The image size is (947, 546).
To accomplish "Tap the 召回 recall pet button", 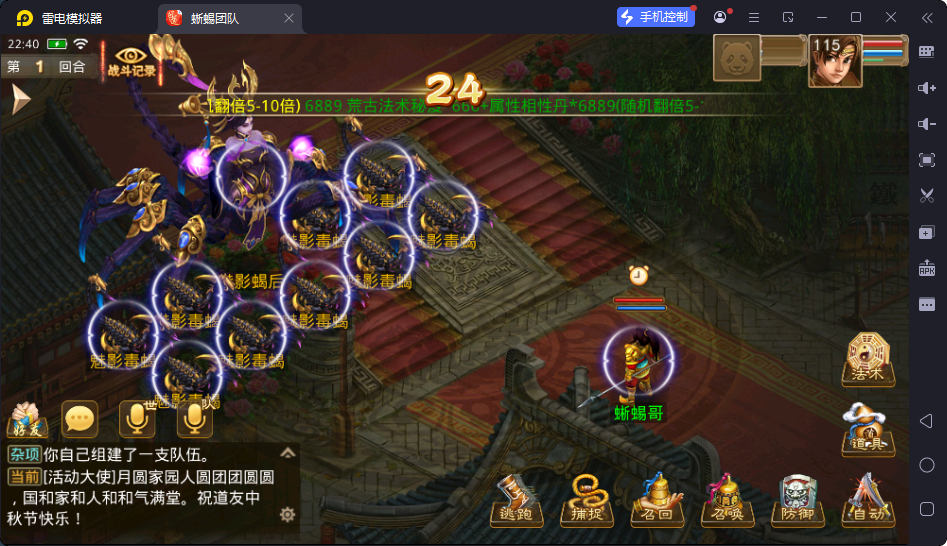I will 654,499.
